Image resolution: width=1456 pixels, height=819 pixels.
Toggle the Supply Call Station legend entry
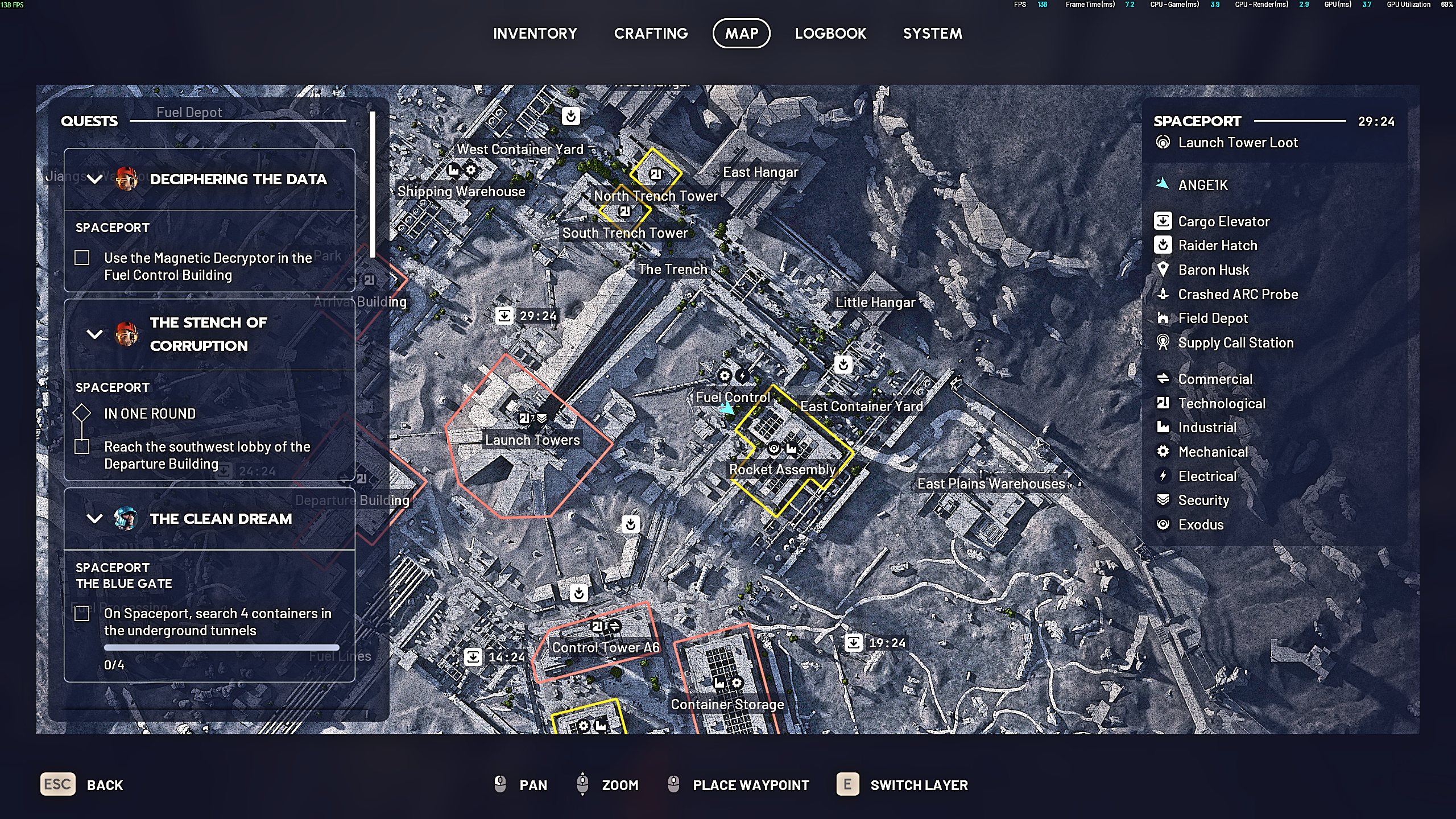point(1235,342)
